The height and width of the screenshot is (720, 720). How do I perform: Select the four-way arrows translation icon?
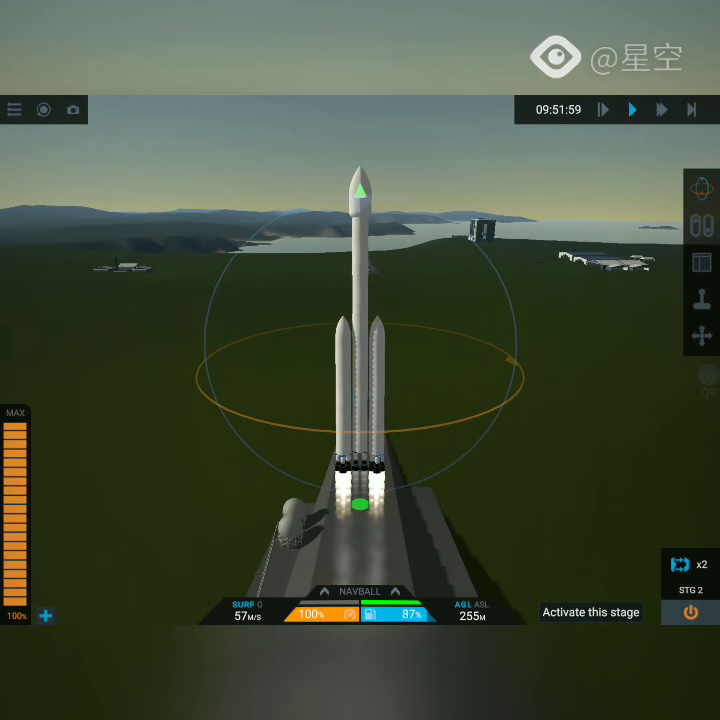pyautogui.click(x=702, y=337)
